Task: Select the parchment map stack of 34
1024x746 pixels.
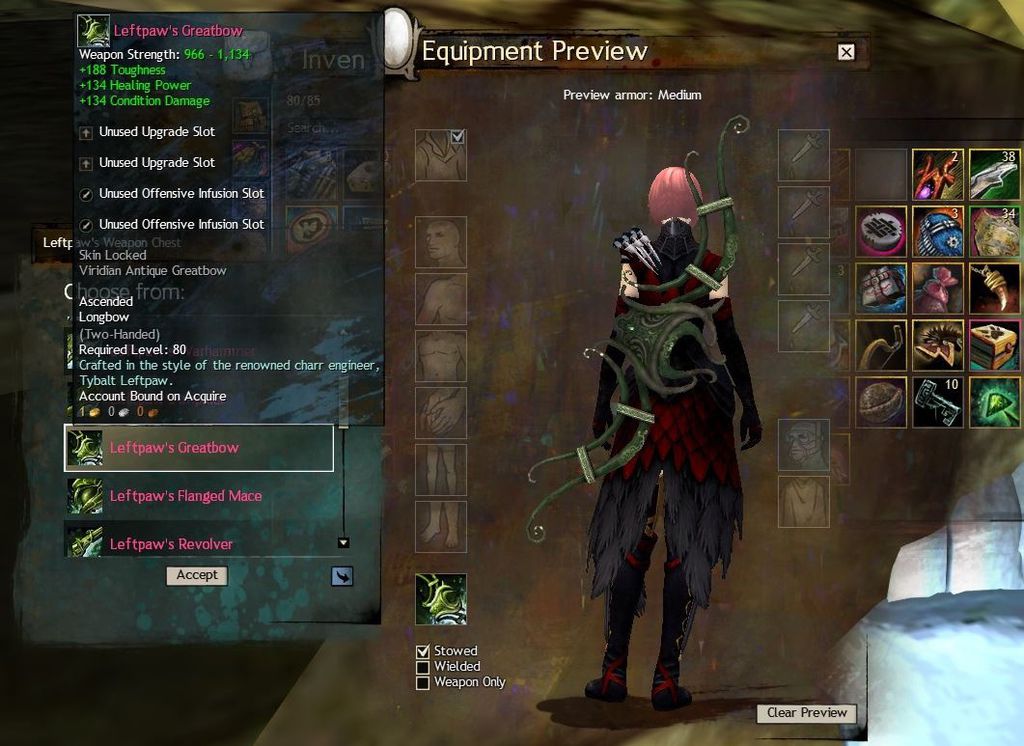Action: point(994,231)
